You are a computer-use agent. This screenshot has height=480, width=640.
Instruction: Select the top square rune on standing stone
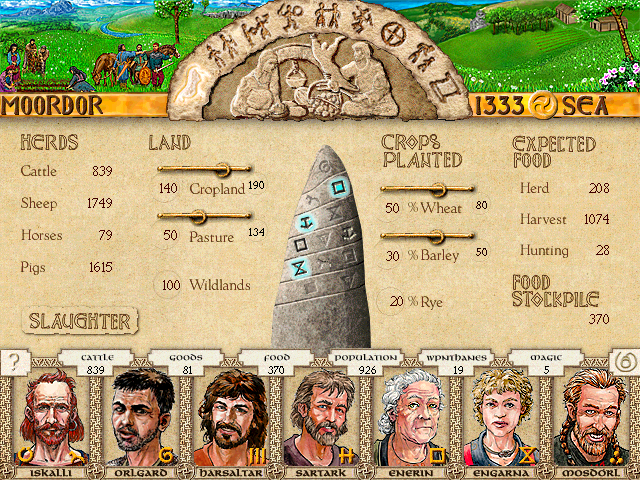click(x=338, y=184)
